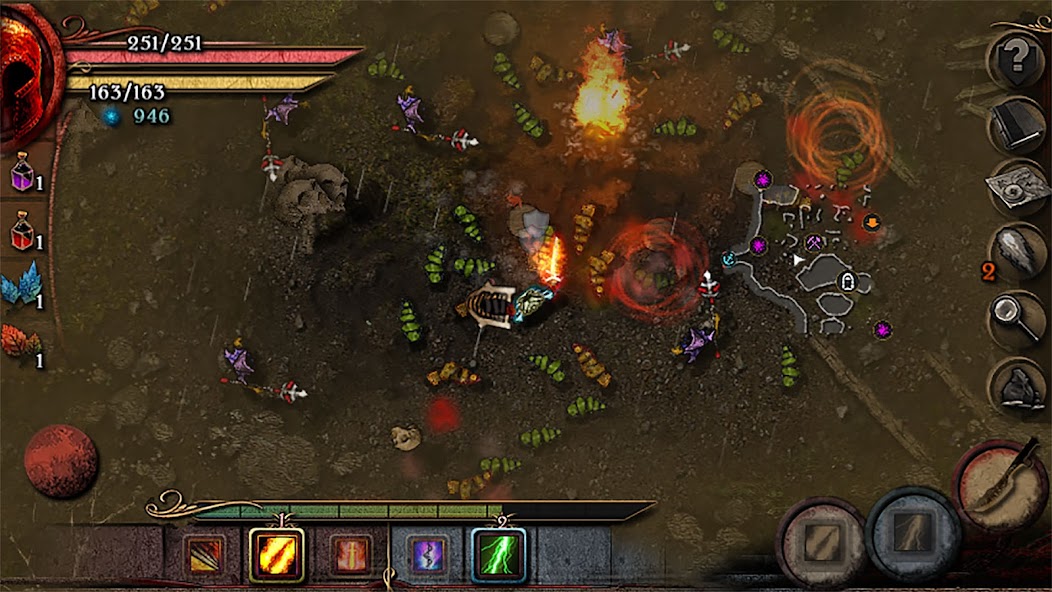This screenshot has width=1052, height=592.
Task: Activate the magnifying glass search button
Action: (x=1018, y=320)
